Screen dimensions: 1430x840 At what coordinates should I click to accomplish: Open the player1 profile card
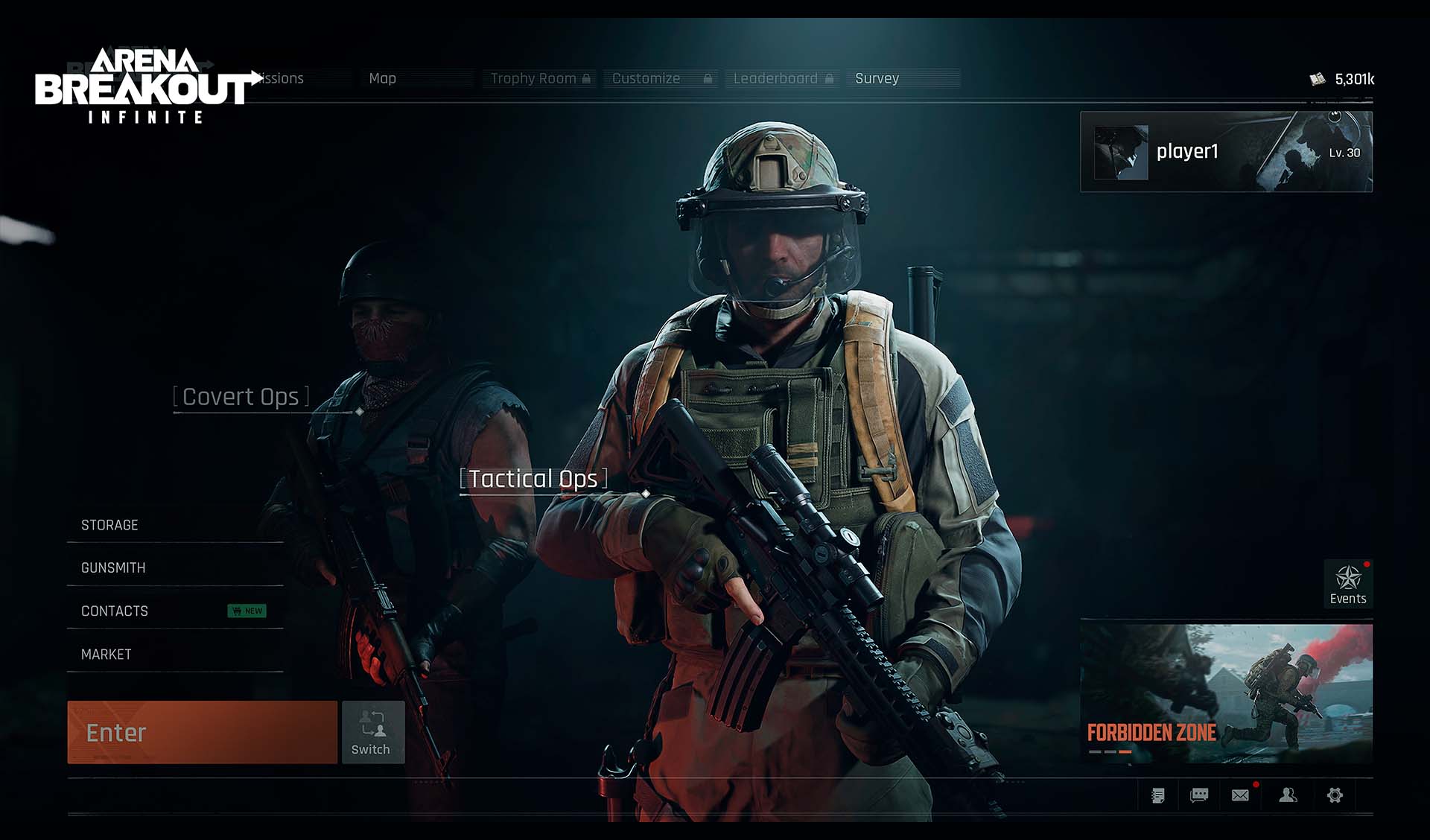click(1226, 152)
